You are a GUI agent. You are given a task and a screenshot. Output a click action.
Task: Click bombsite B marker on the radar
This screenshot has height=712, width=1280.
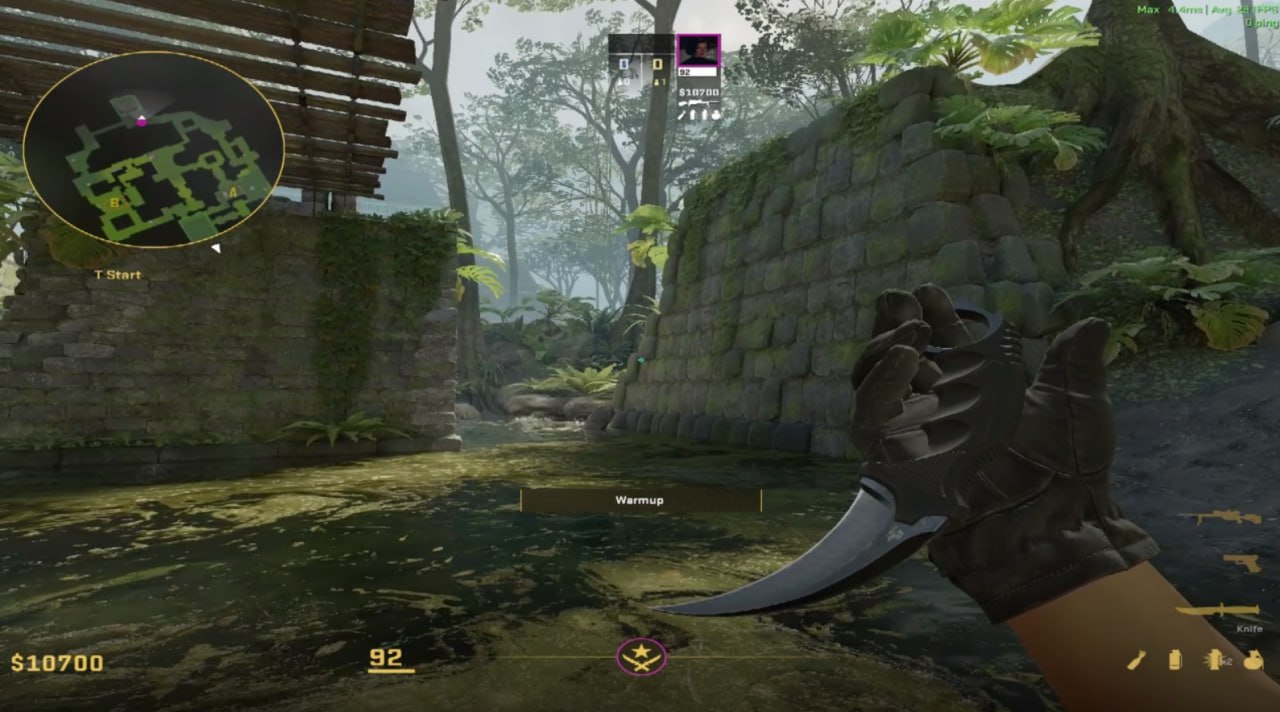coord(114,203)
